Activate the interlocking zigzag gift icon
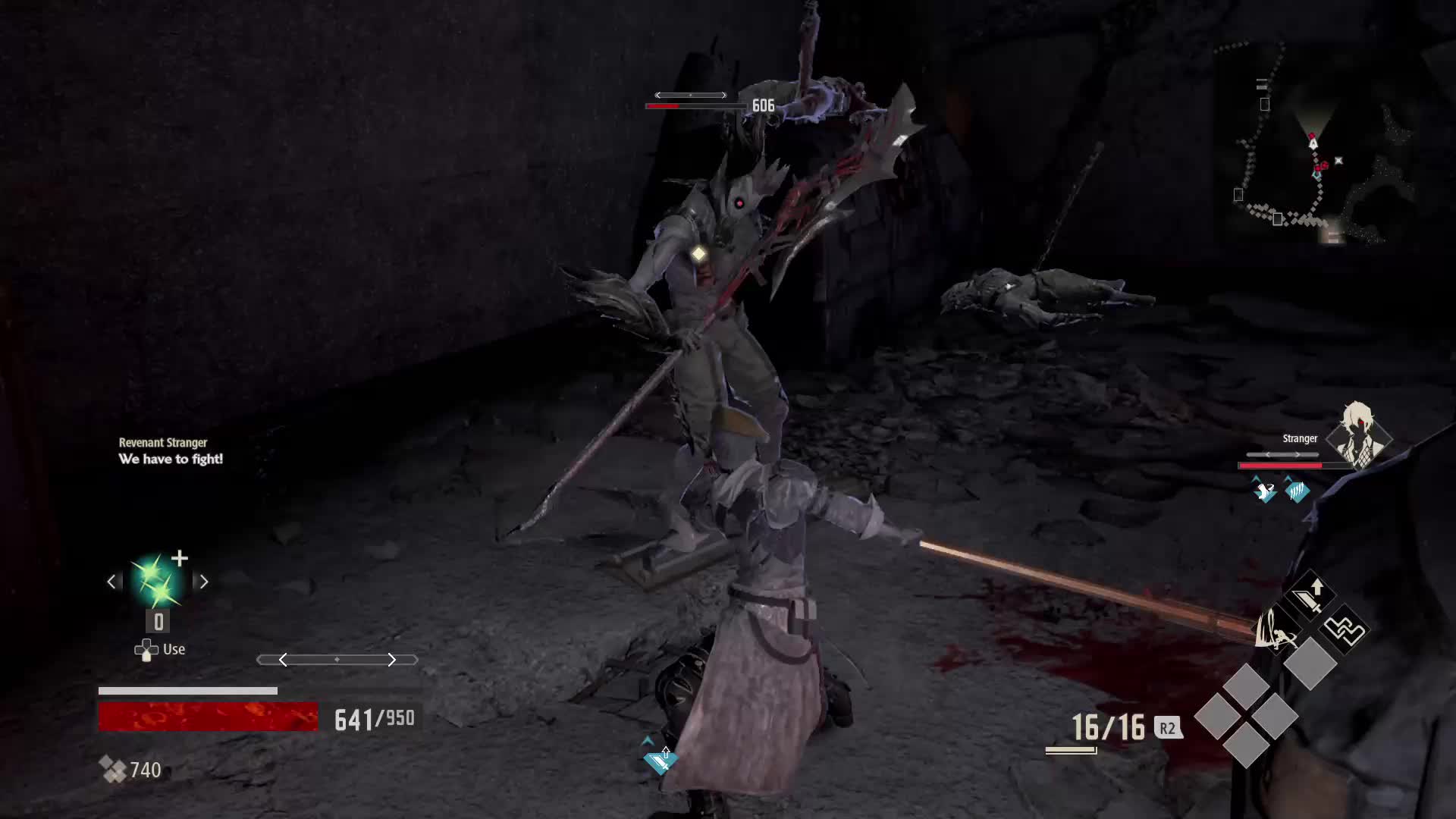This screenshot has height=819, width=1456. [x=1344, y=630]
